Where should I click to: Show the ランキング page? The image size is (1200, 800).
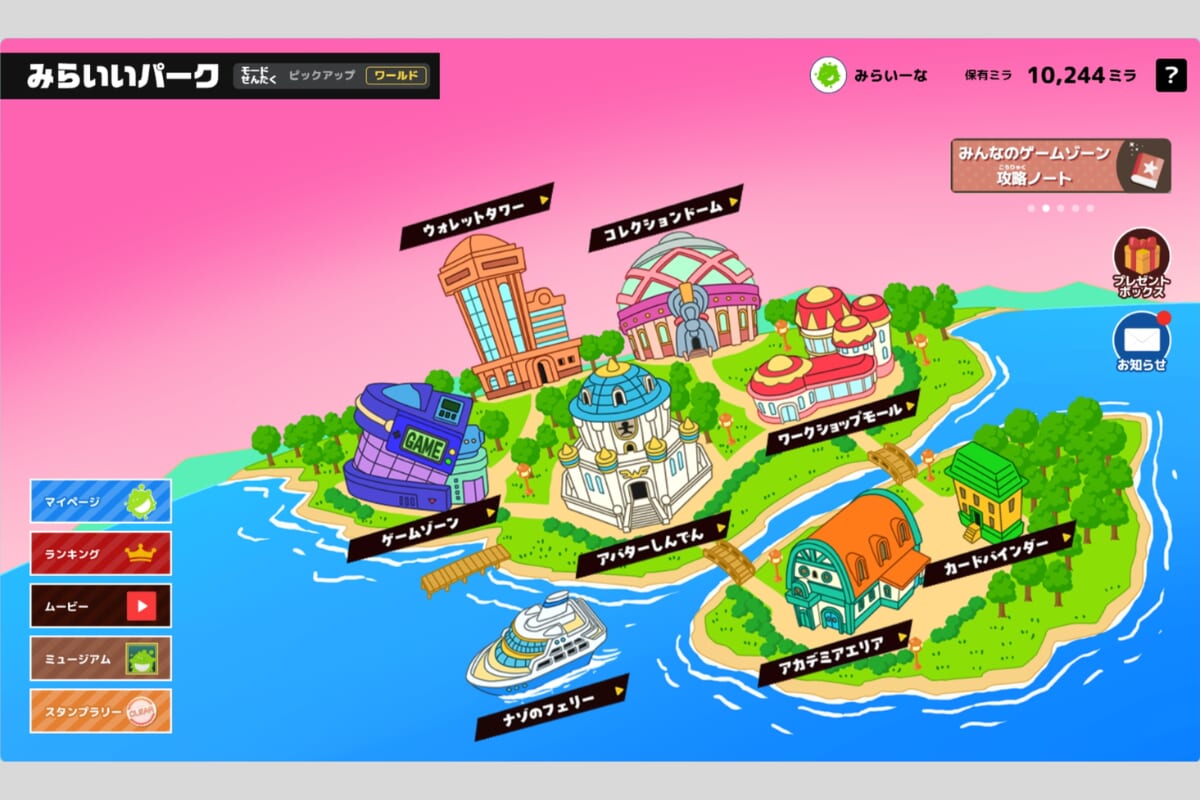[100, 553]
